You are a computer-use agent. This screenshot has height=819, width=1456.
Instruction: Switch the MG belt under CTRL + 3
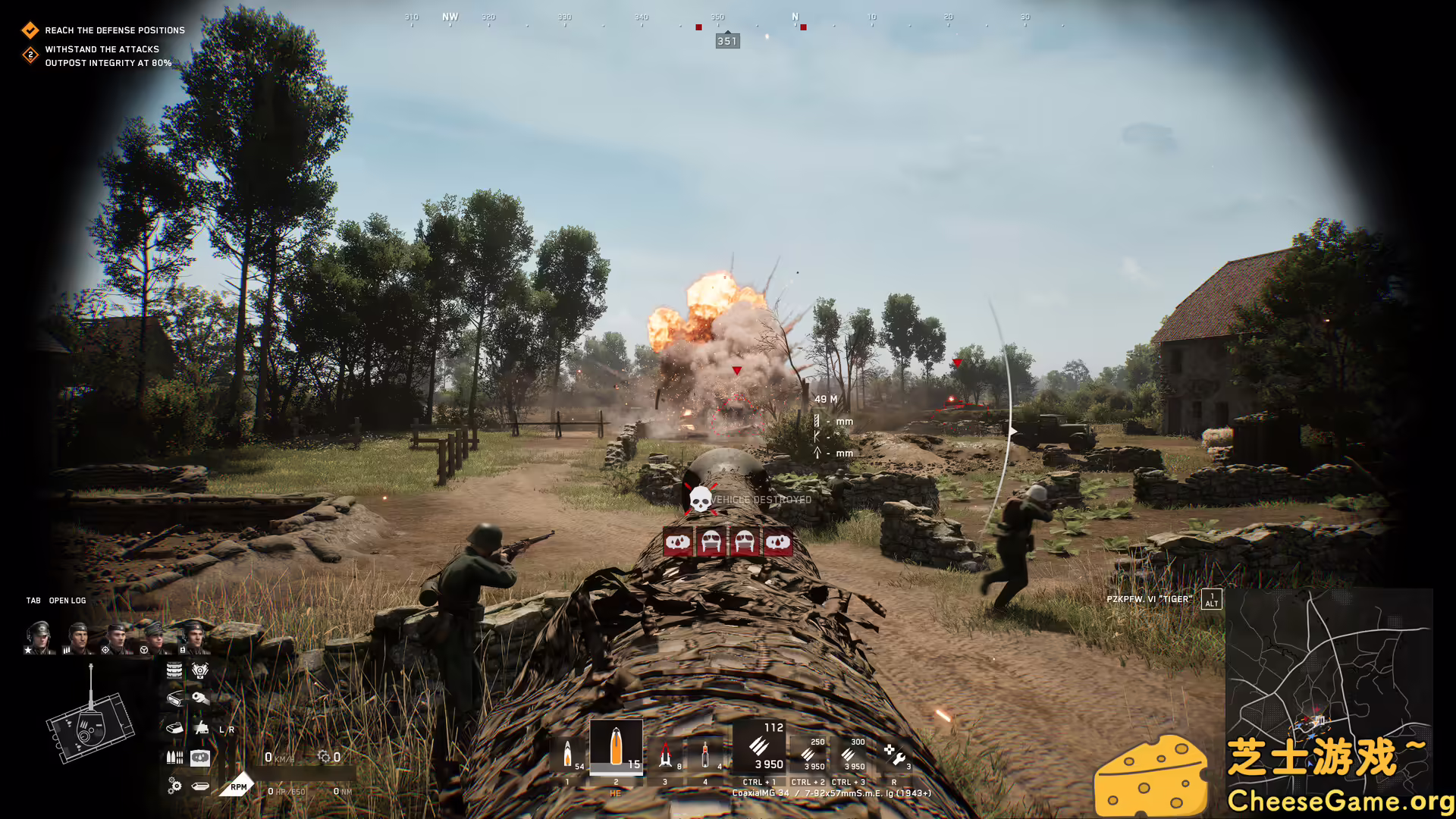pos(849,755)
